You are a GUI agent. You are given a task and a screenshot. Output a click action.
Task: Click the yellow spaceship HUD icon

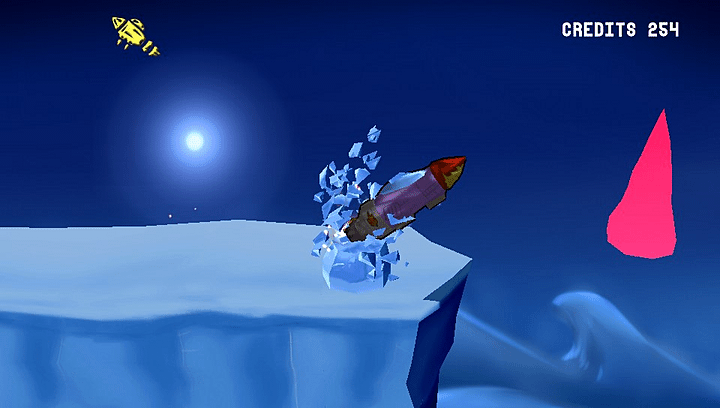pyautogui.click(x=135, y=34)
